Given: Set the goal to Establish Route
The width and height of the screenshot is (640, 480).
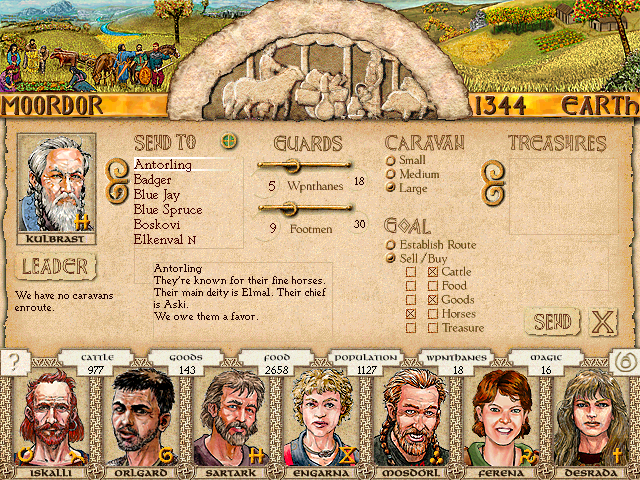Looking at the screenshot, I should [x=391, y=244].
